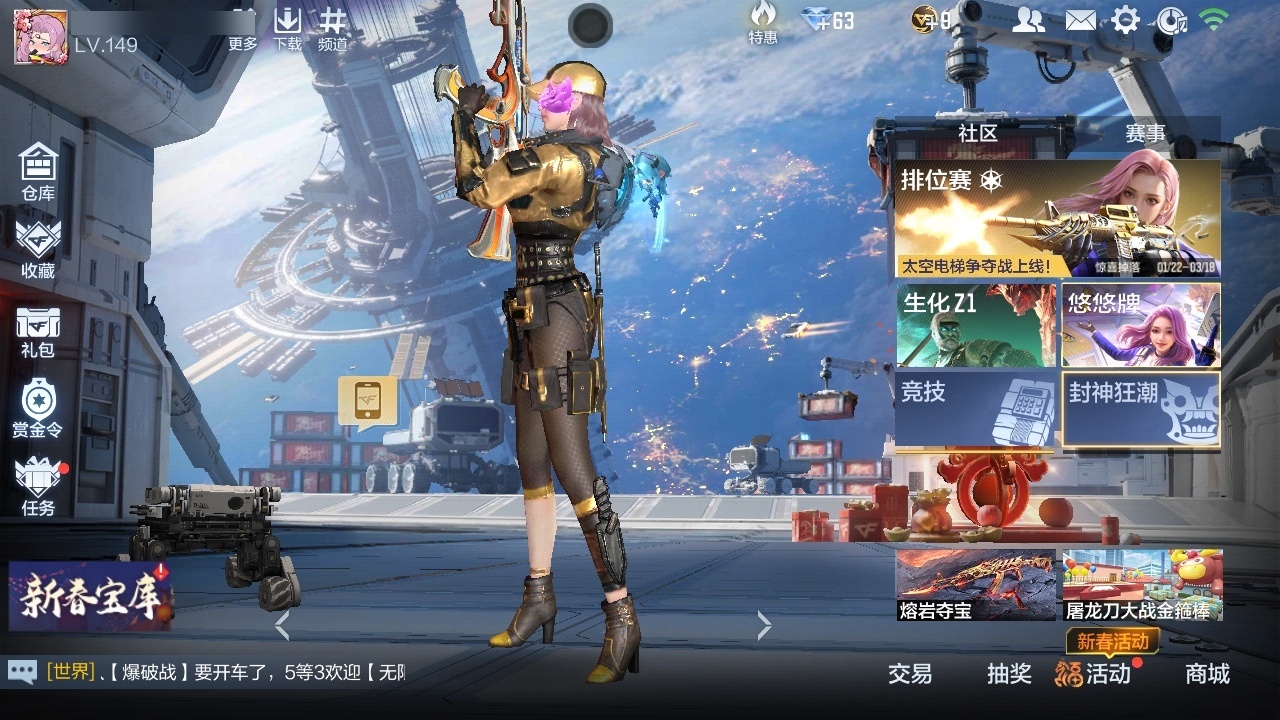Image resolution: width=1280 pixels, height=720 pixels.
Task: Open the 商城 shop
Action: 1207,674
